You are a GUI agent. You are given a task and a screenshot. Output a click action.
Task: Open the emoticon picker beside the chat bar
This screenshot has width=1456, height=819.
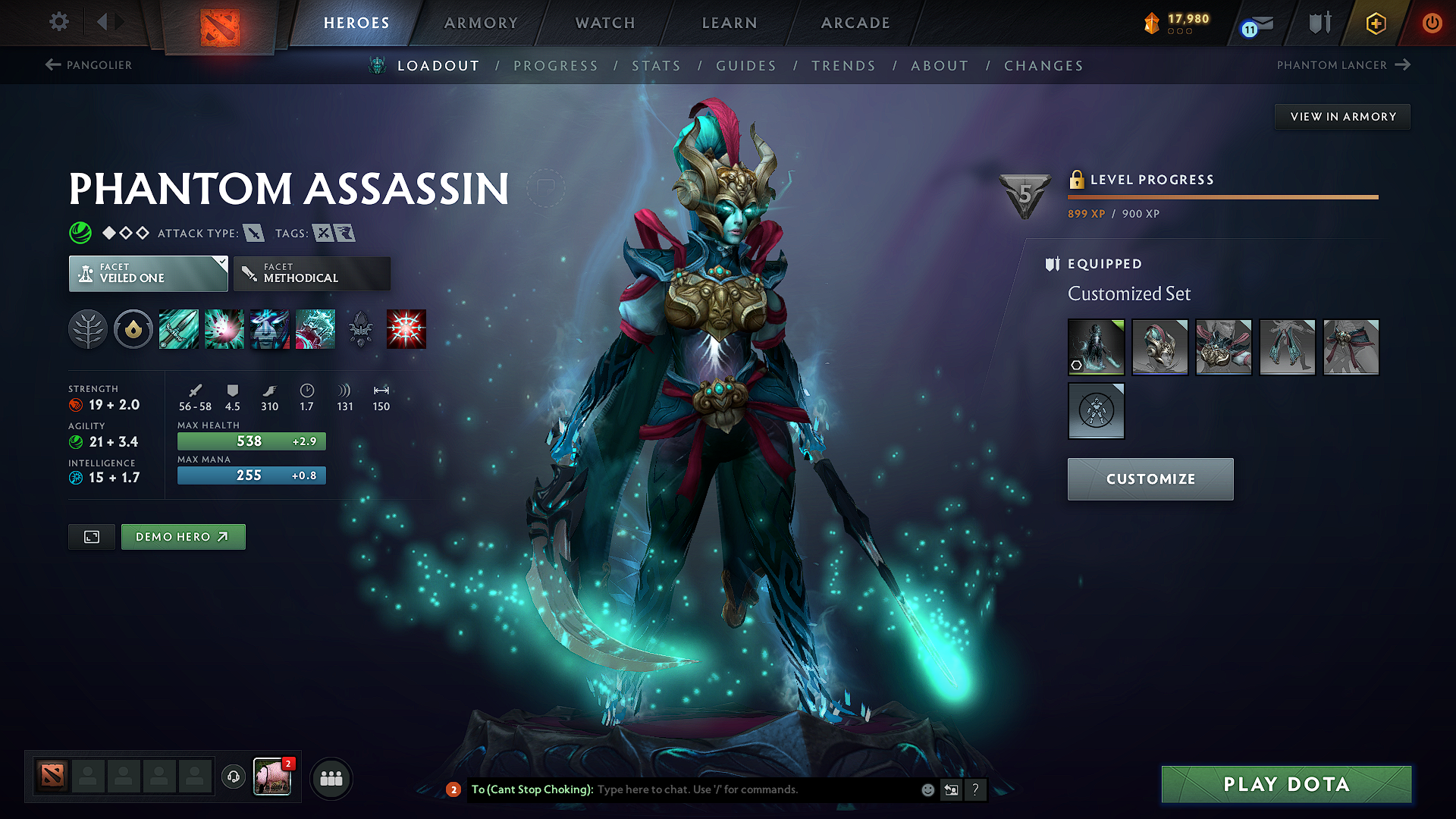click(927, 789)
